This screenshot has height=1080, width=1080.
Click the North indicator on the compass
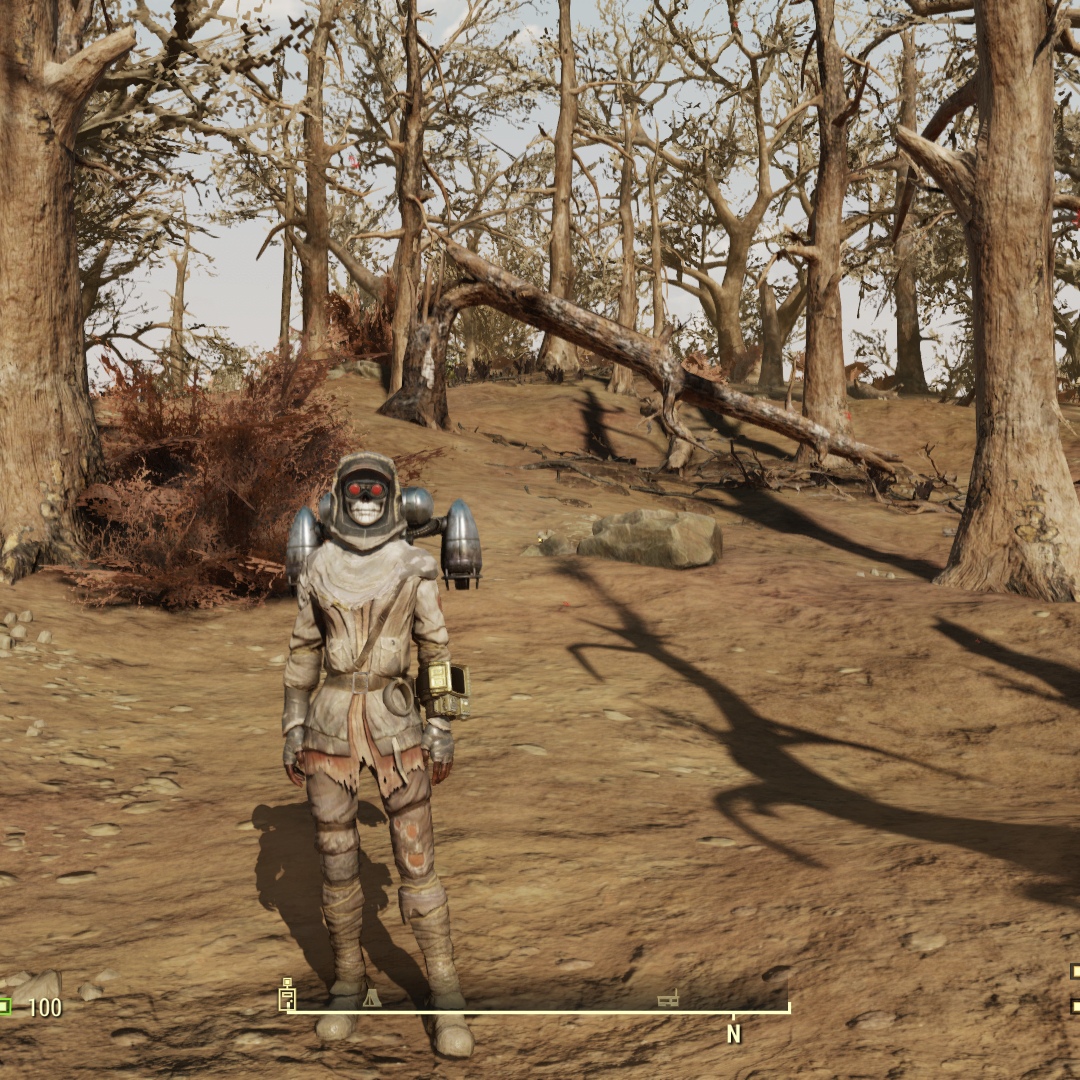point(733,1034)
